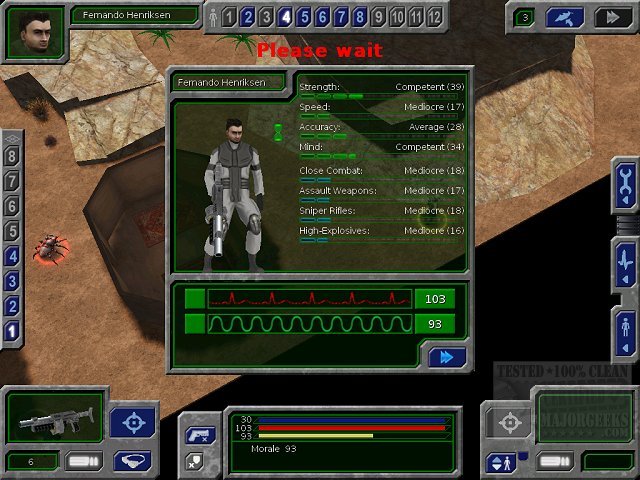
Task: Select level 8 on the left floor selector
Action: [12, 157]
